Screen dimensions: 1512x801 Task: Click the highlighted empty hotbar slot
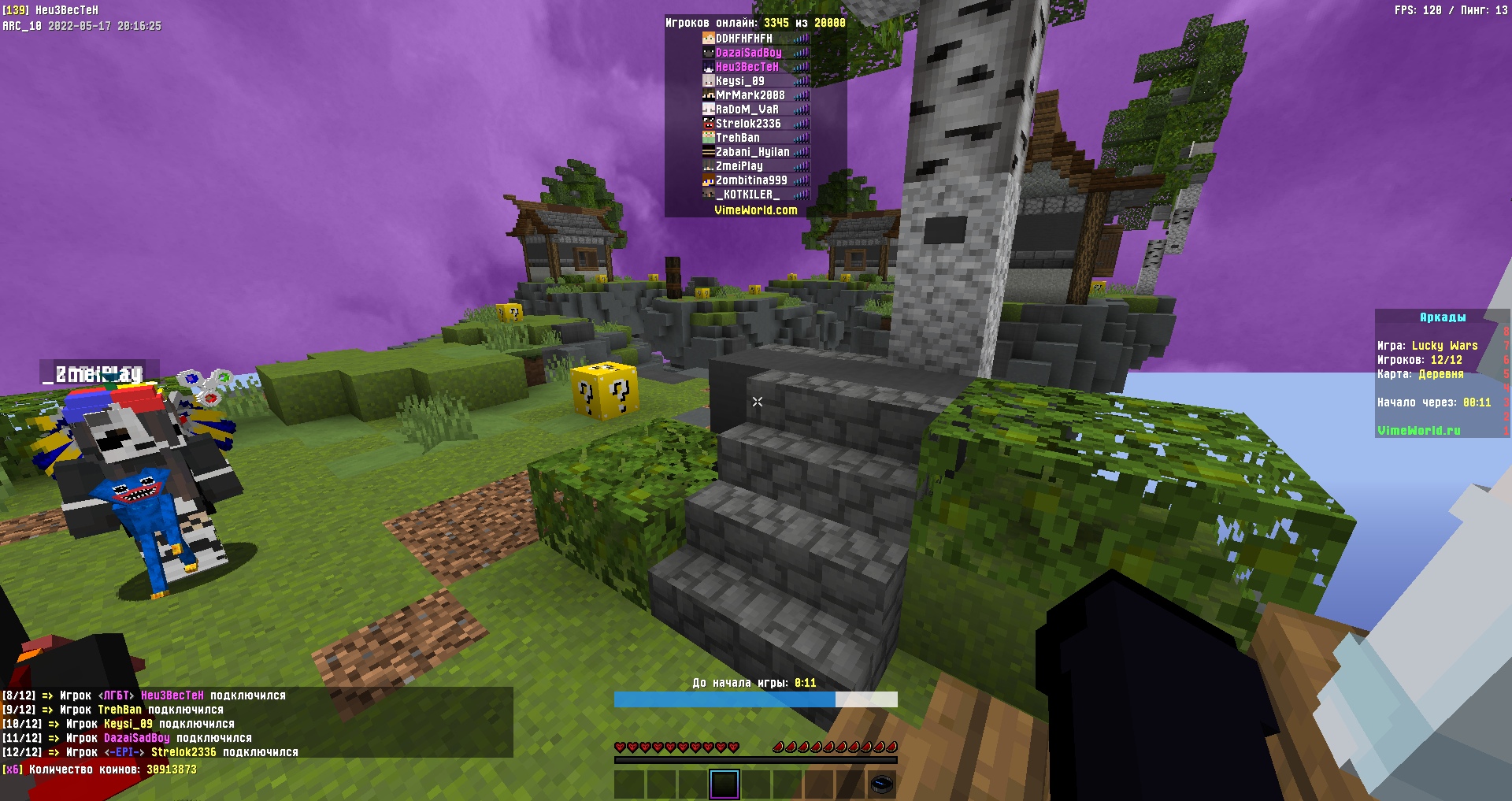tap(724, 784)
